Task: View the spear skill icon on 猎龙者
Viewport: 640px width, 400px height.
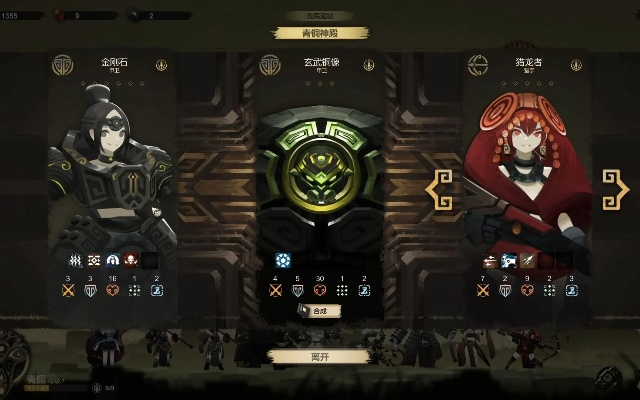Action: (x=526, y=260)
